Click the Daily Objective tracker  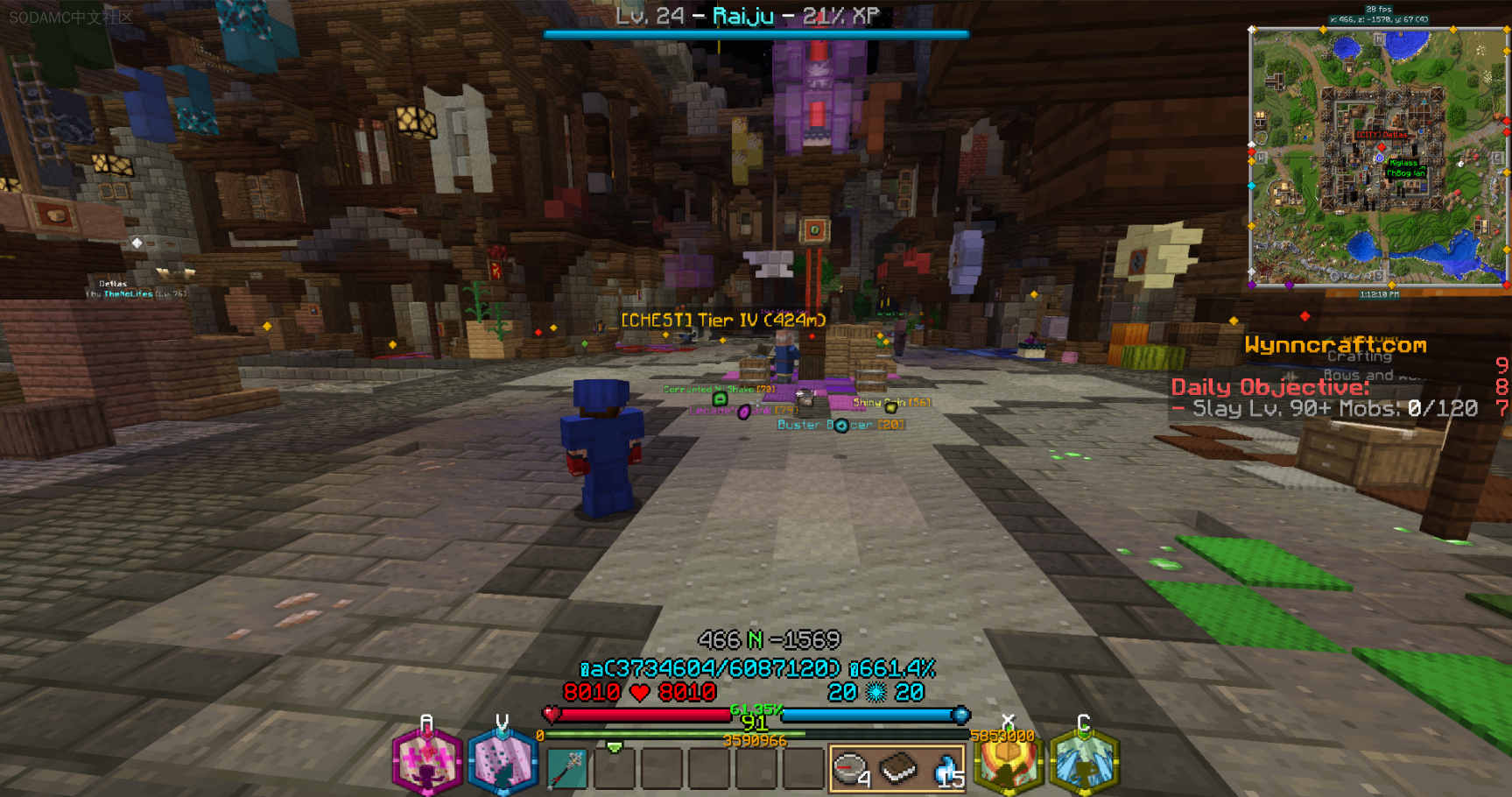tap(1324, 398)
